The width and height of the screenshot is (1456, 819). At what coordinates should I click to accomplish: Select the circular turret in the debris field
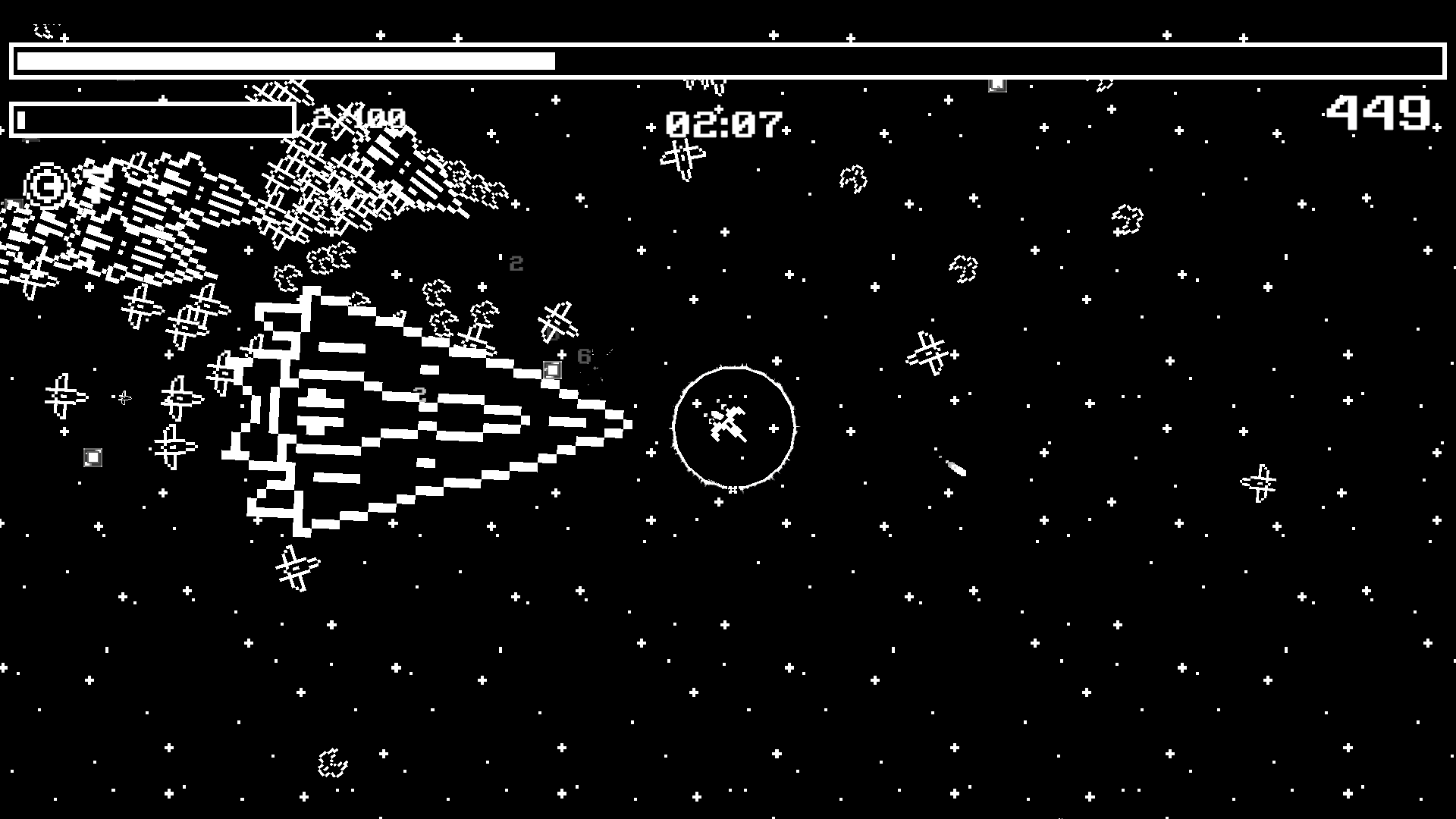pyautogui.click(x=45, y=186)
